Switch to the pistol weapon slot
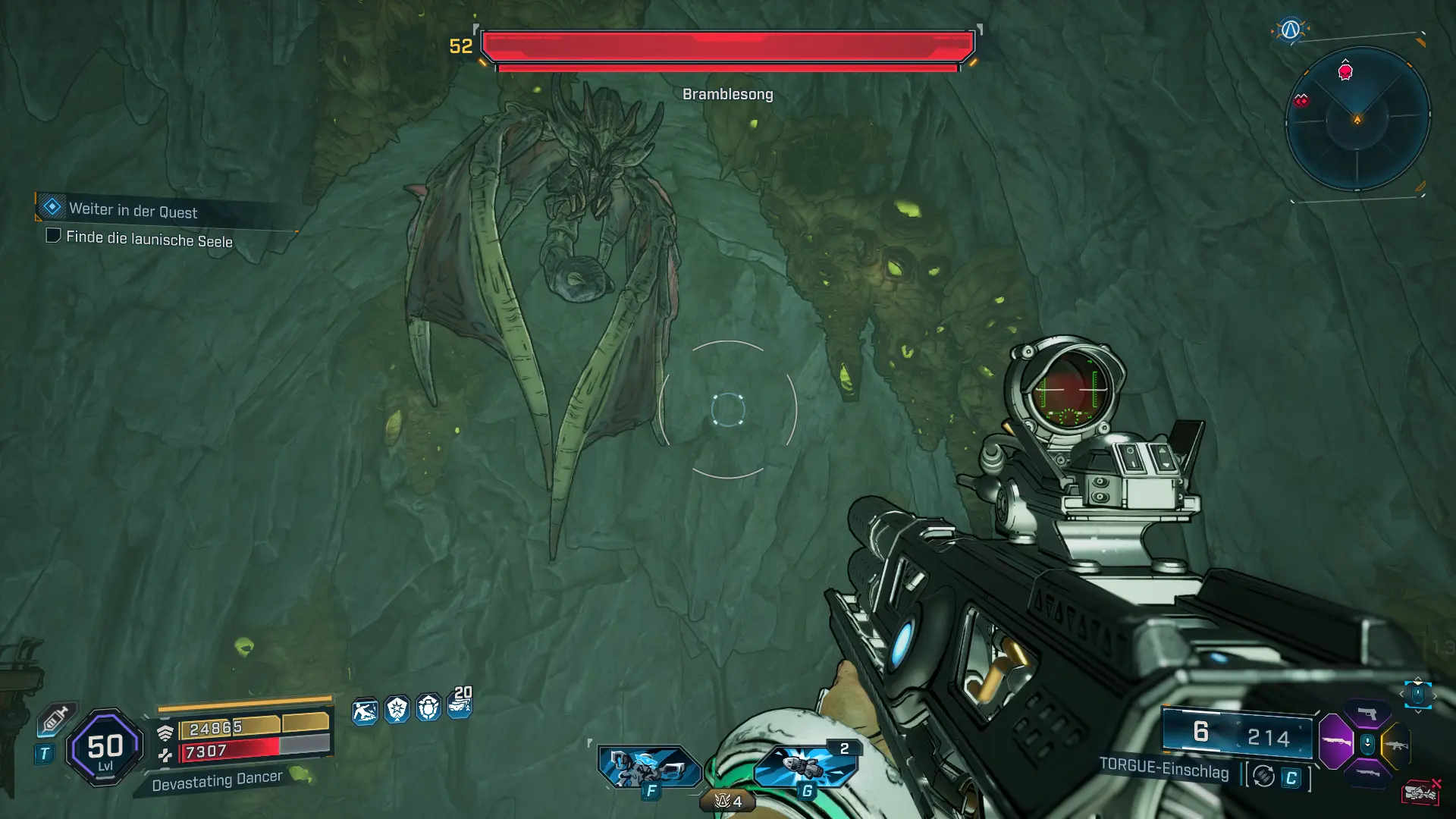Viewport: 1456px width, 819px height. click(x=1367, y=714)
